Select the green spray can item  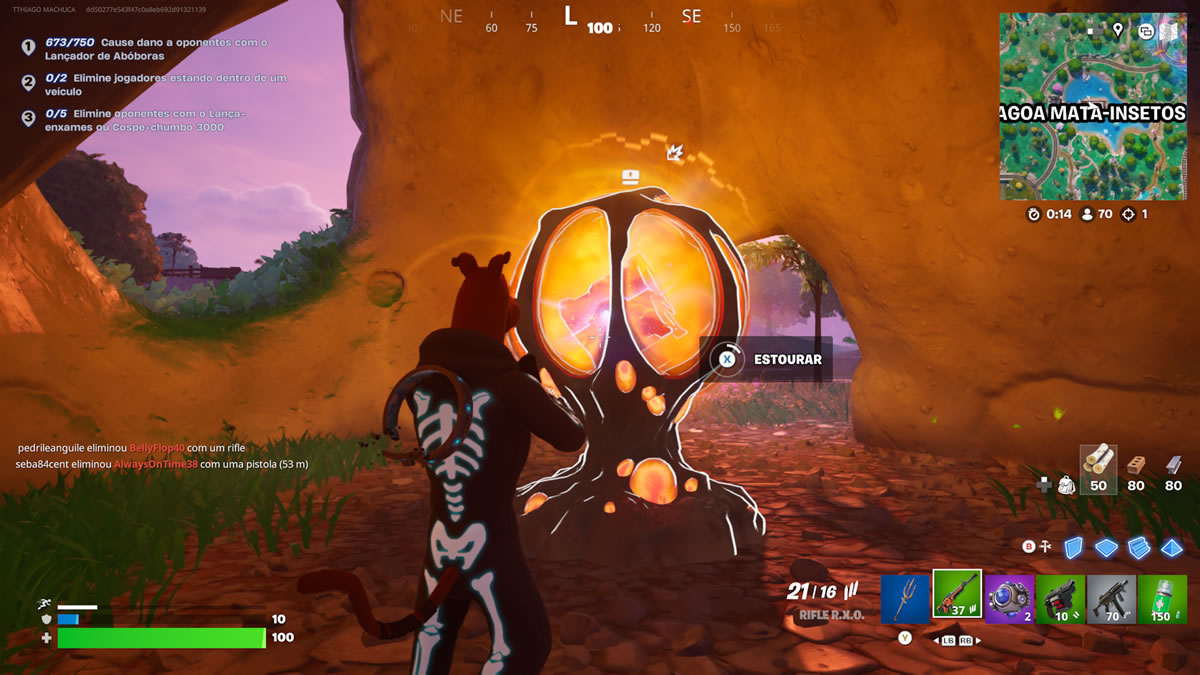[x=1162, y=597]
